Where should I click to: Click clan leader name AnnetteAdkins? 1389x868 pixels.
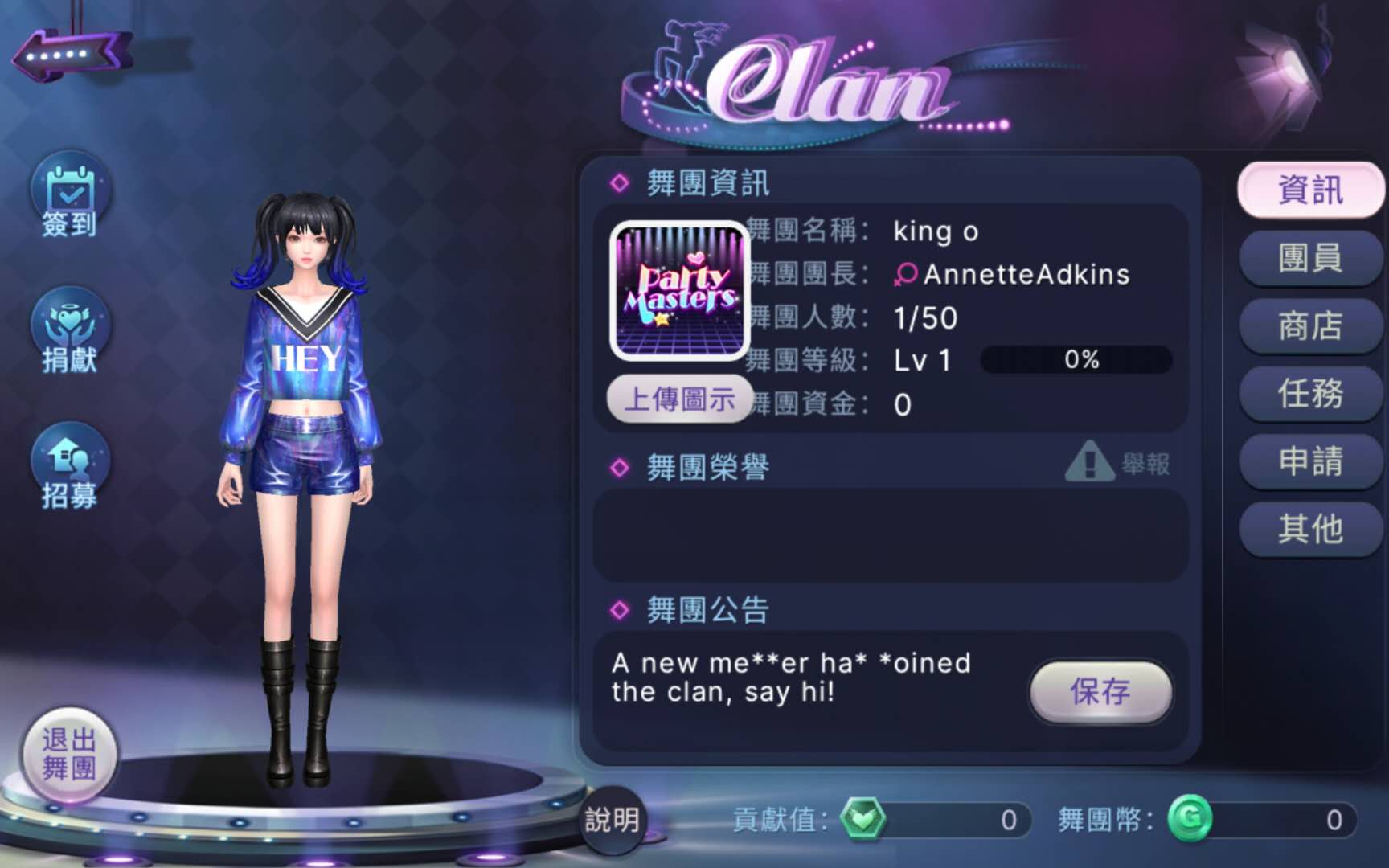click(x=1026, y=275)
